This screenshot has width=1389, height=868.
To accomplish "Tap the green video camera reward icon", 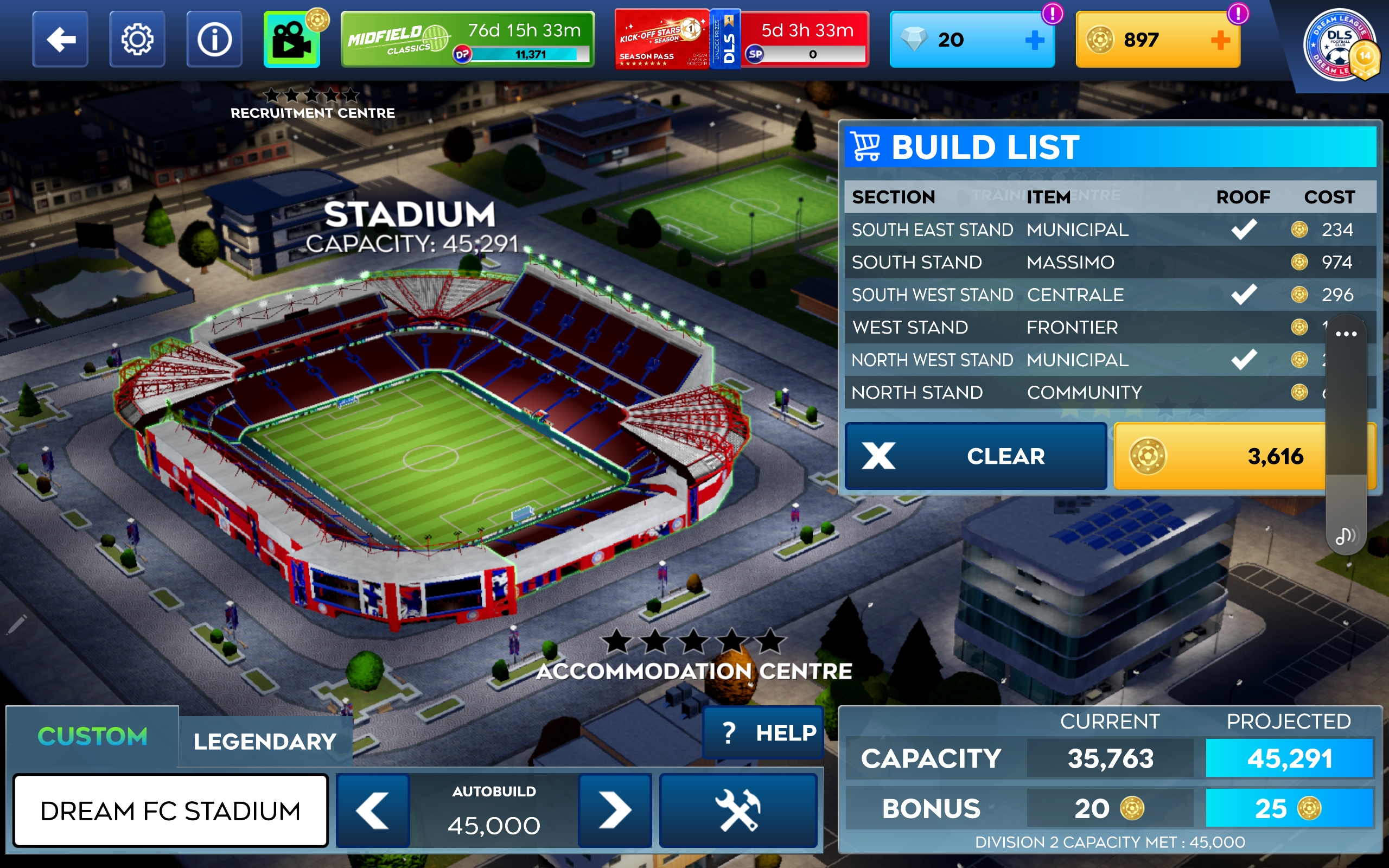I will point(292,40).
